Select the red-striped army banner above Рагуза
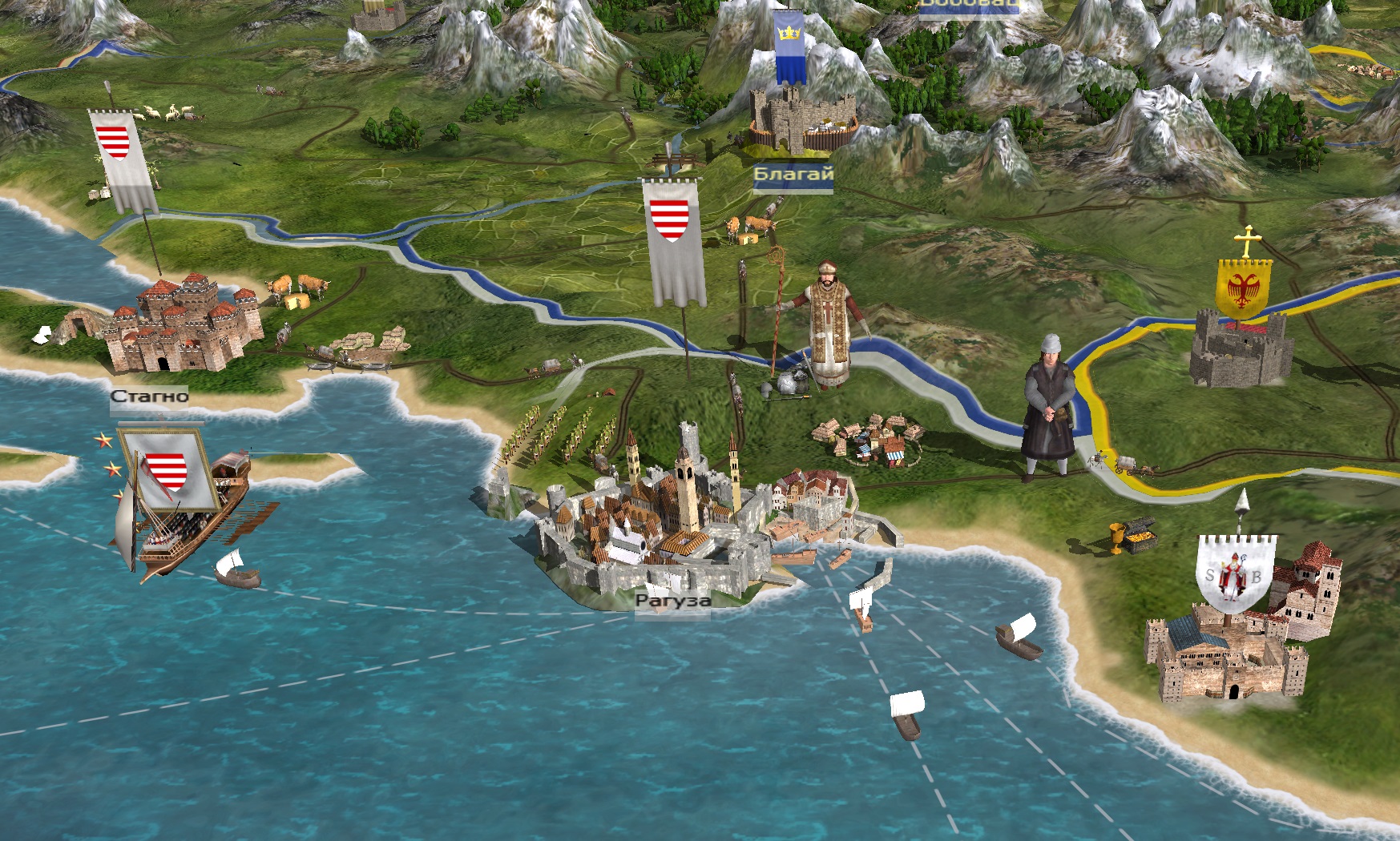The width and height of the screenshot is (1400, 841). (676, 240)
